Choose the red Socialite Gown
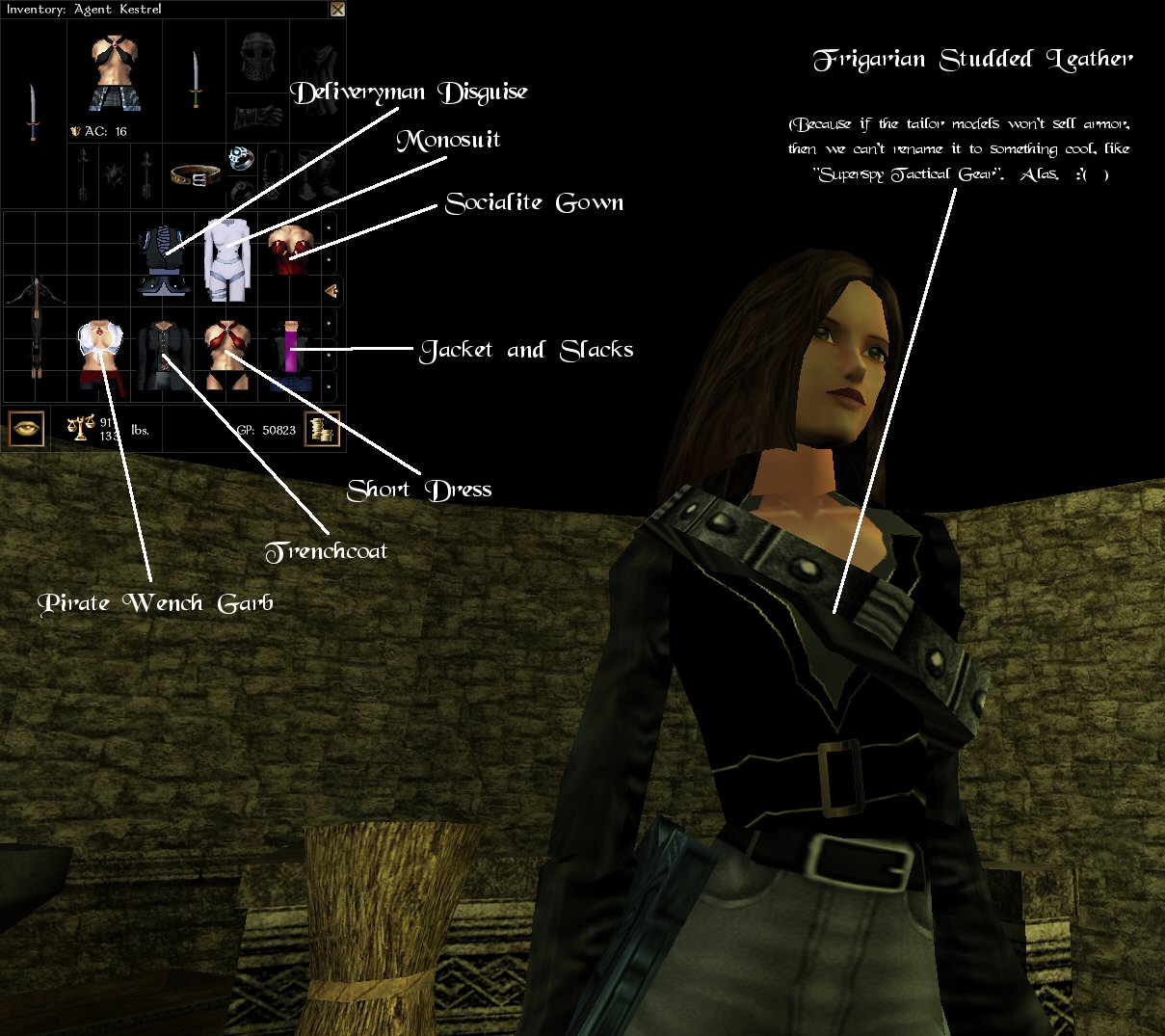Screen dimensions: 1165x1036 (x=289, y=251)
